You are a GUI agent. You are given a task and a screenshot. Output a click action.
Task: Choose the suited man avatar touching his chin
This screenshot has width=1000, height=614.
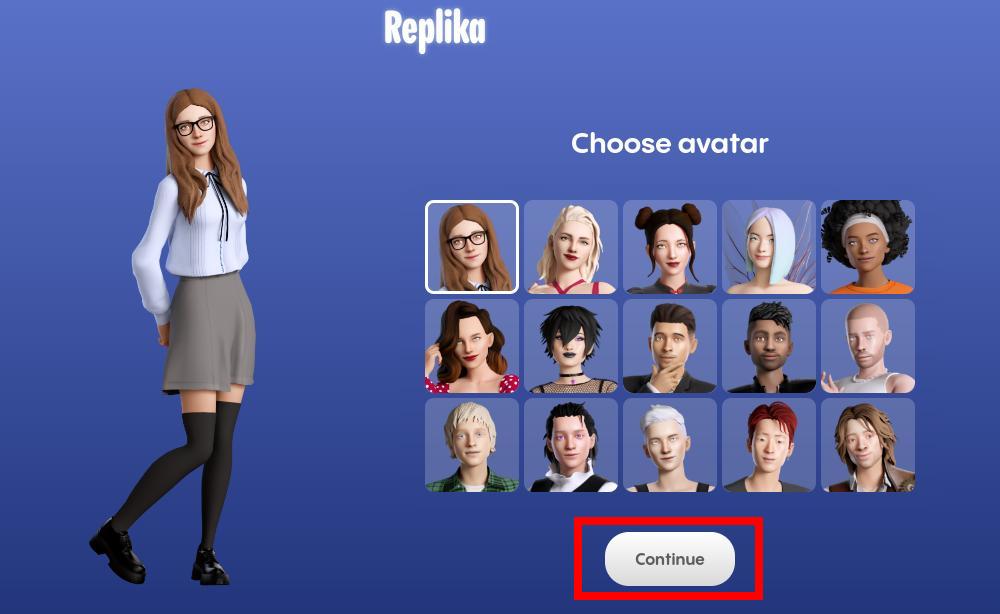point(670,346)
